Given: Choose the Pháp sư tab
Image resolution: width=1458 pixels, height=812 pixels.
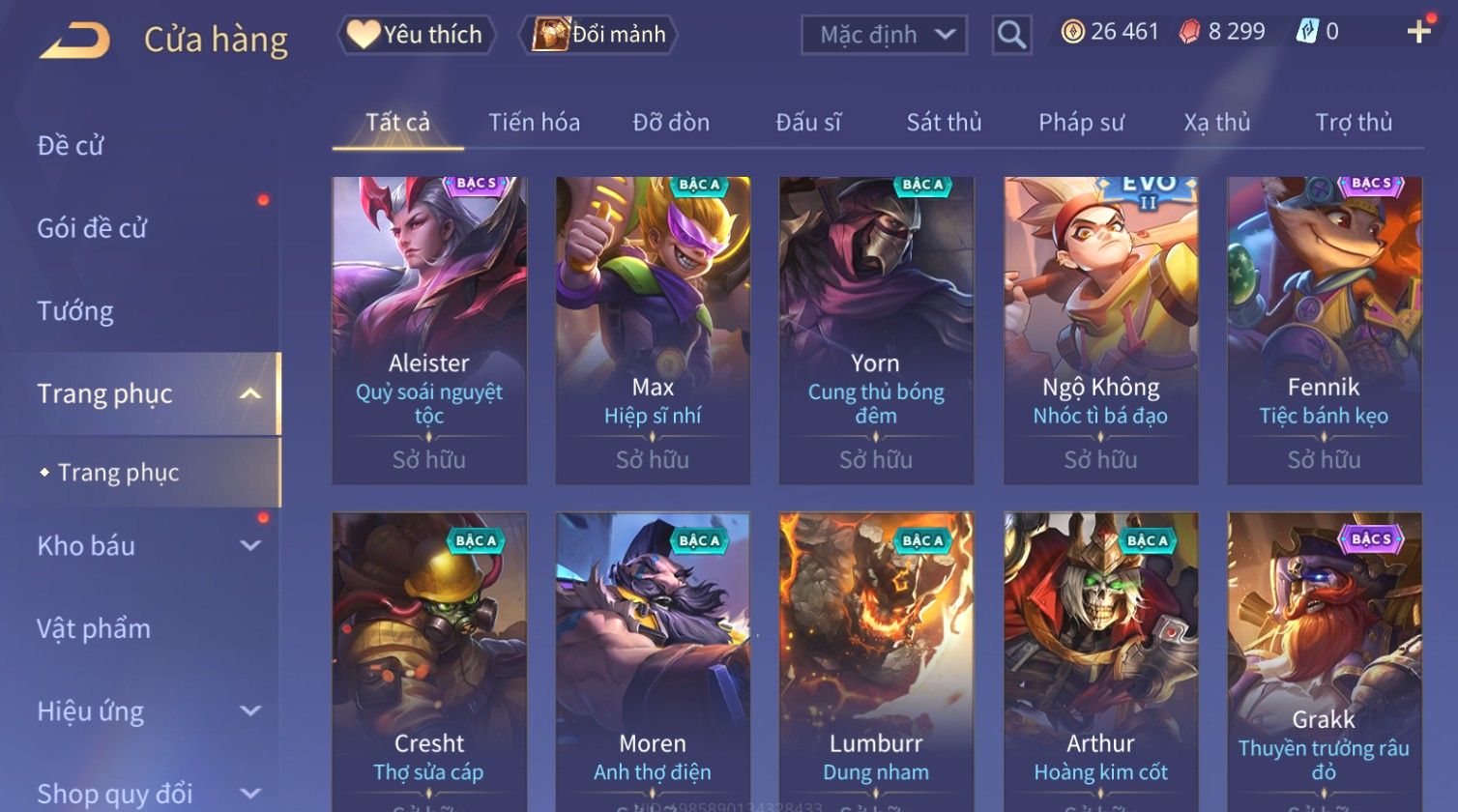Looking at the screenshot, I should [x=1081, y=123].
